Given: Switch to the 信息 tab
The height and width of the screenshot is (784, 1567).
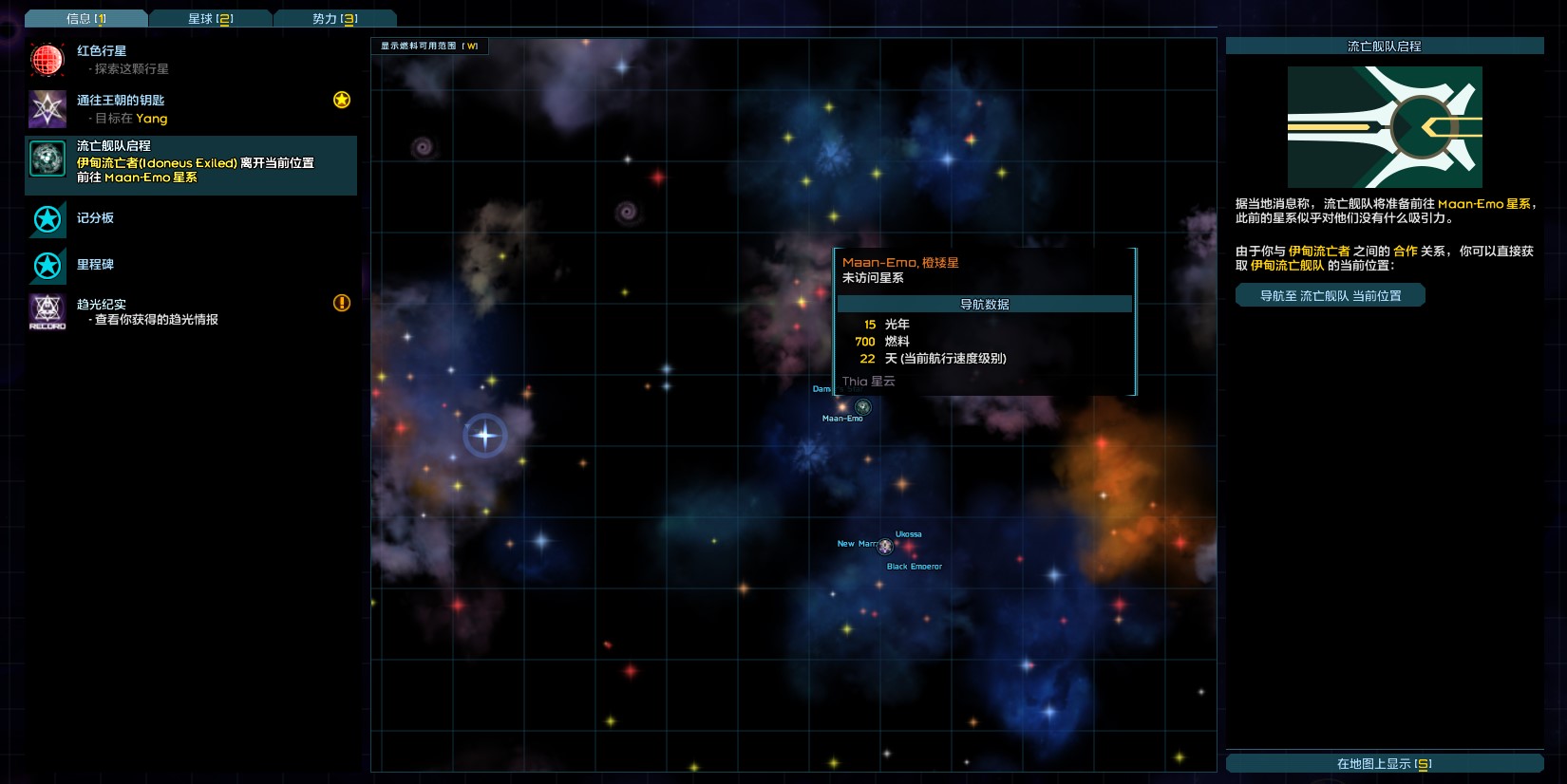Looking at the screenshot, I should point(86,18).
